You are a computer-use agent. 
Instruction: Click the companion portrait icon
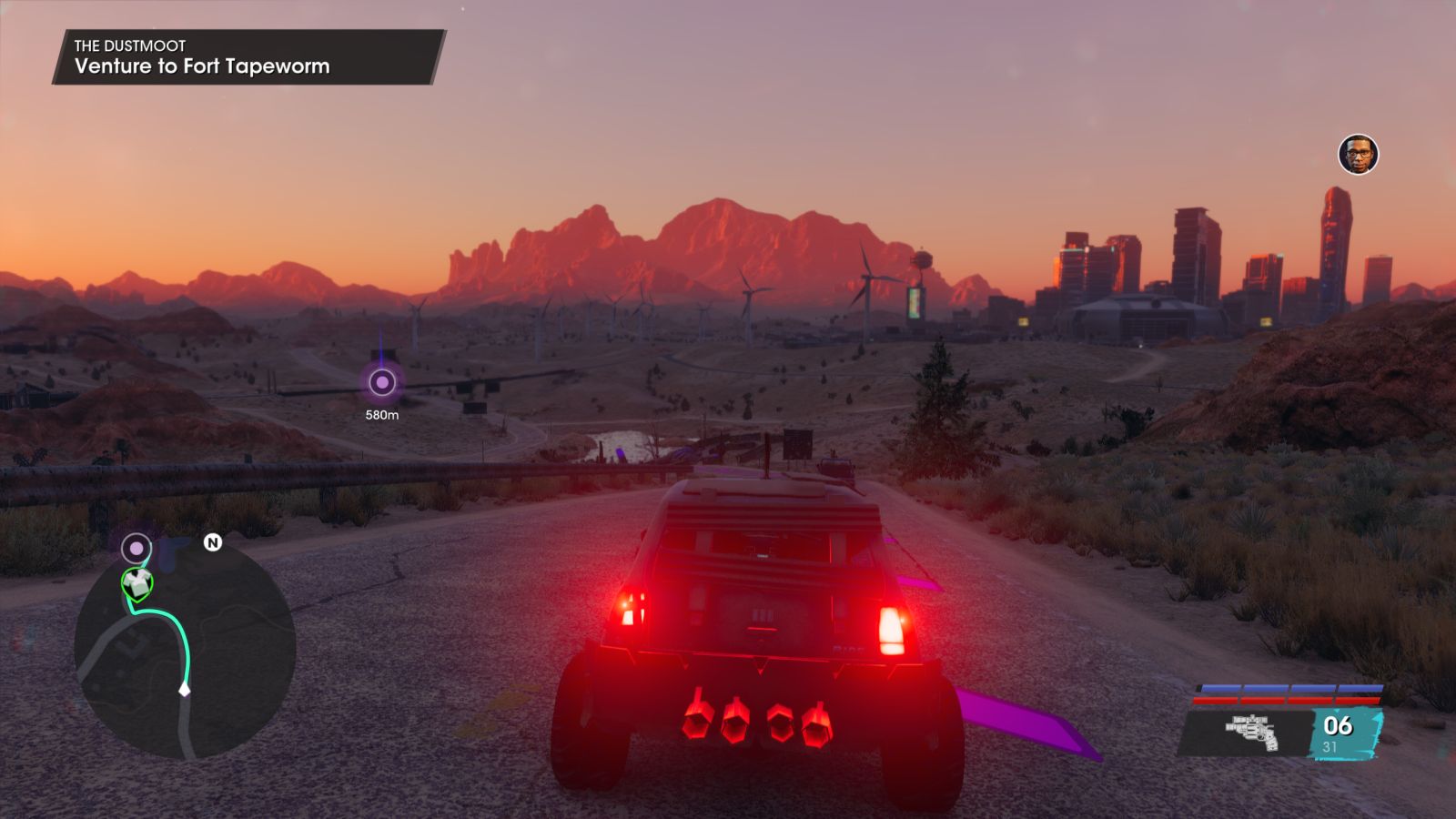pos(1358,155)
